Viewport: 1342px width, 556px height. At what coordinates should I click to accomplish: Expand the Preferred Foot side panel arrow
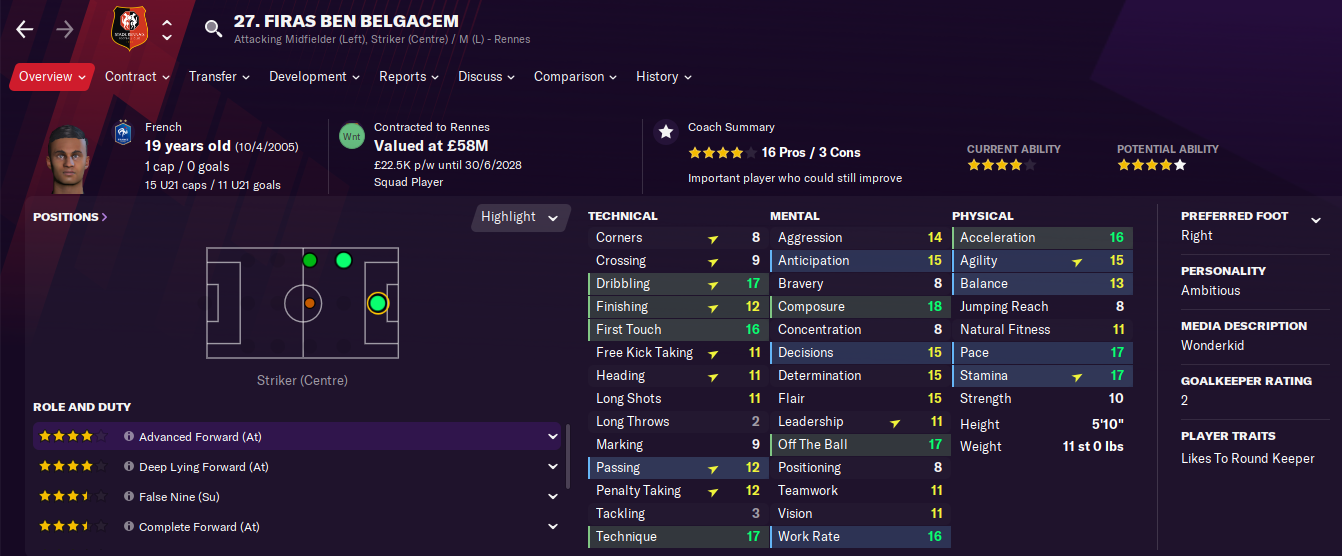[x=1316, y=220]
